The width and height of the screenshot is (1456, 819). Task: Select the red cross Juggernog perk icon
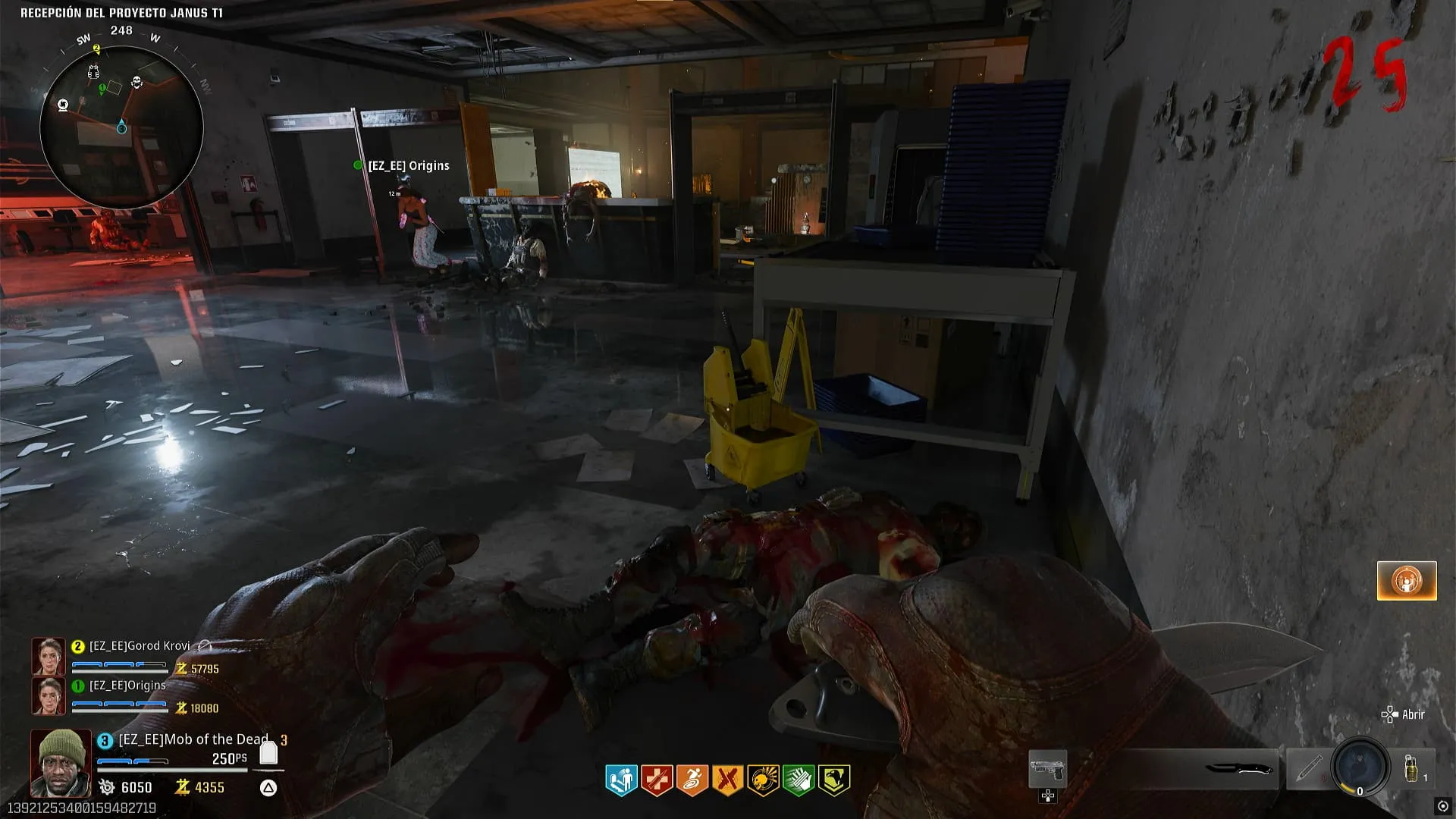click(657, 780)
